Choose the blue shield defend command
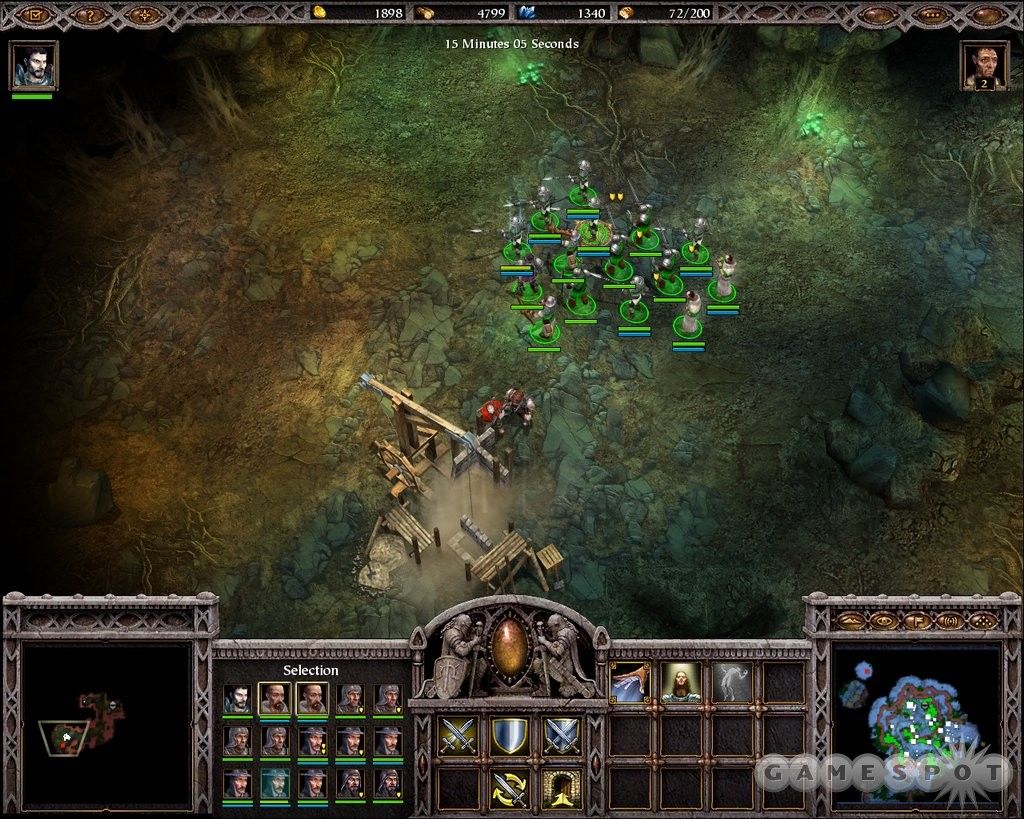Viewport: 1024px width, 819px height. [510, 737]
